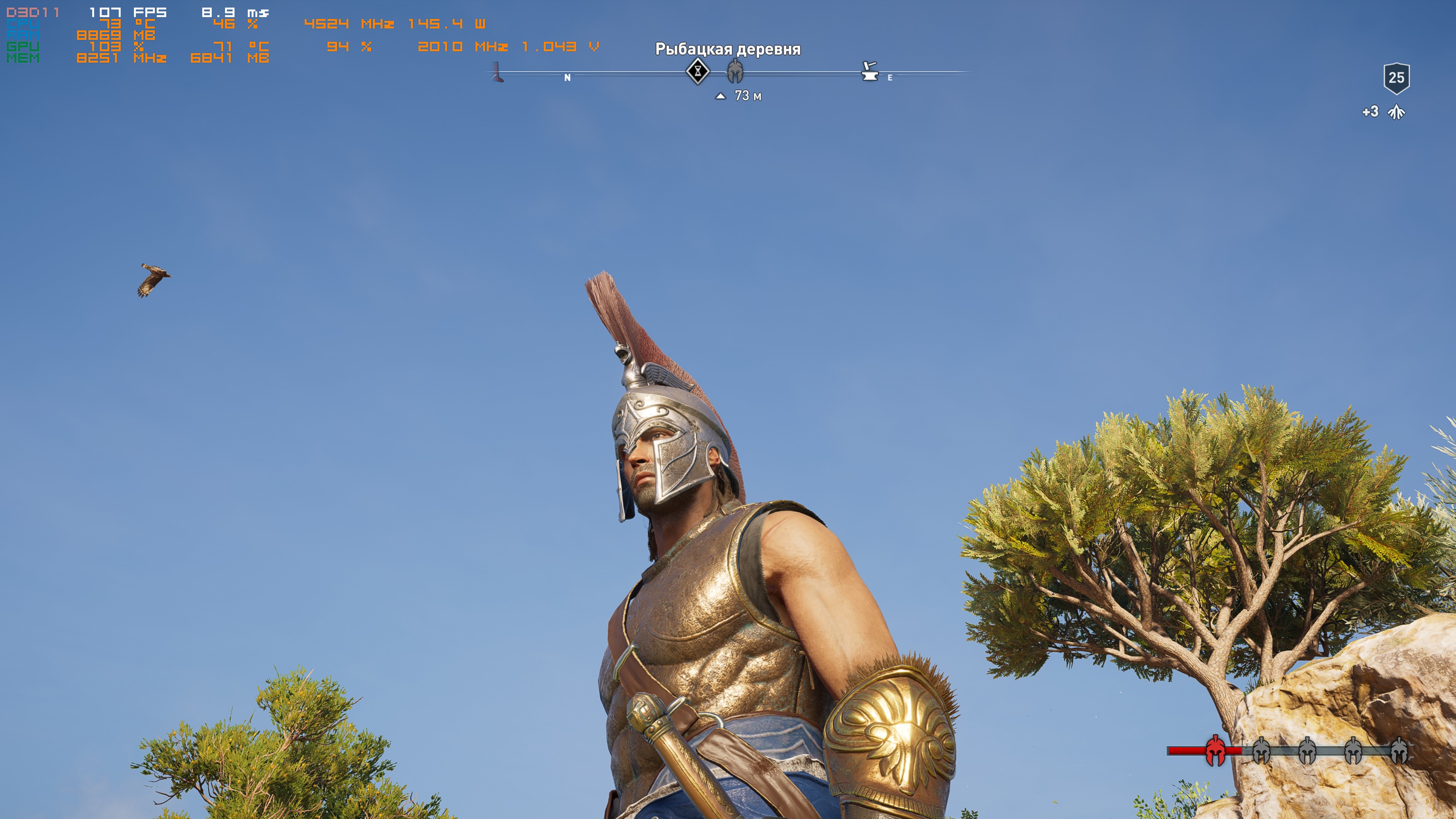Click the blacksmith anvil marker on the compass

pos(869,72)
